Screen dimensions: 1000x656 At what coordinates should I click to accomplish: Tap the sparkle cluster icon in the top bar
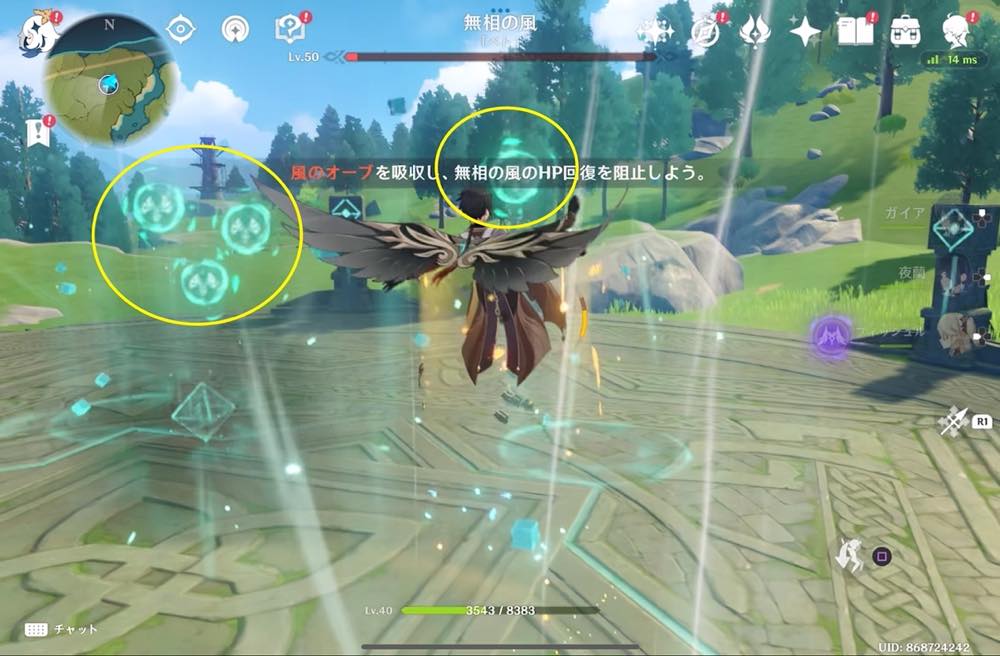[x=656, y=31]
